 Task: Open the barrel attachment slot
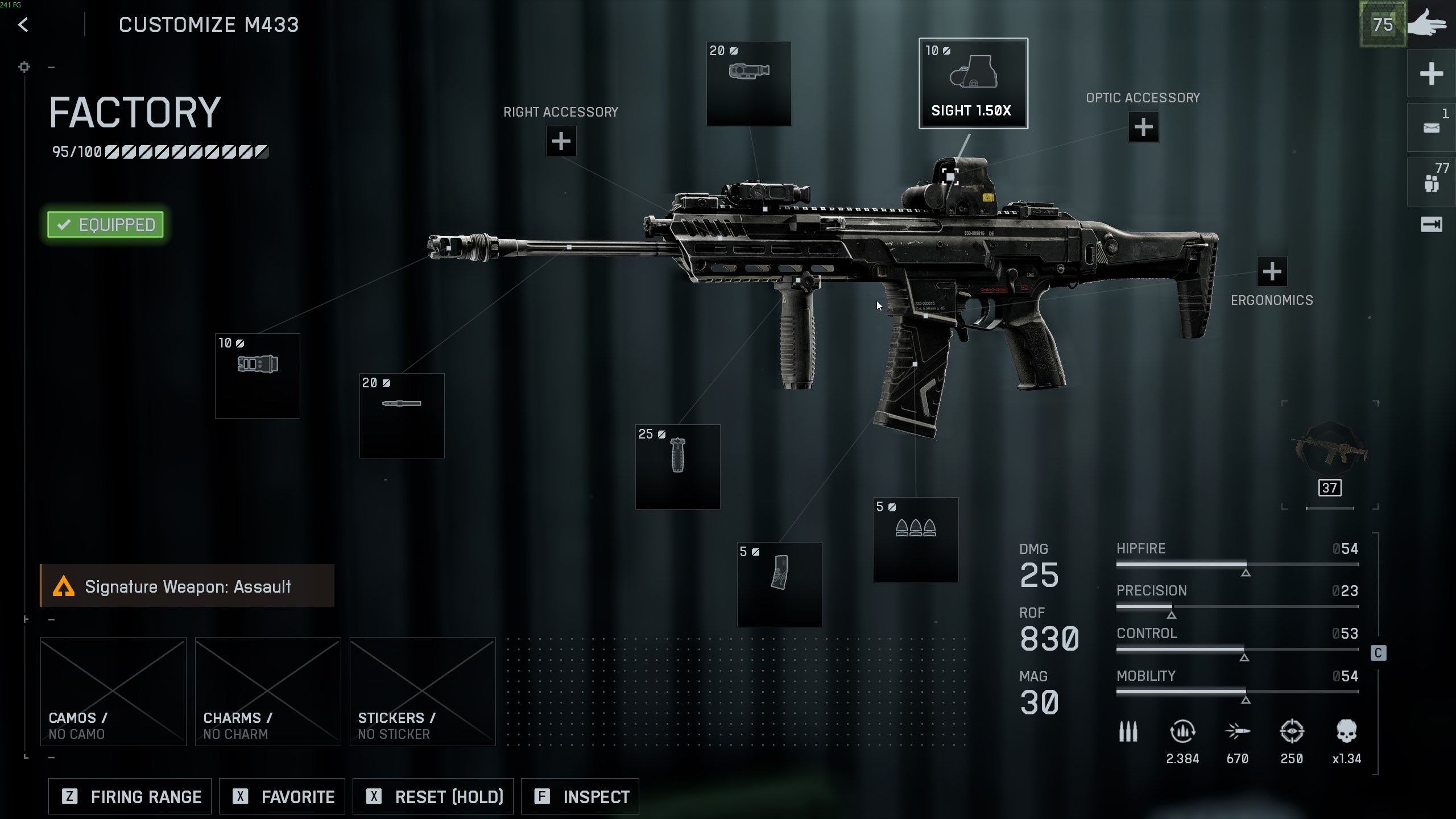[402, 416]
